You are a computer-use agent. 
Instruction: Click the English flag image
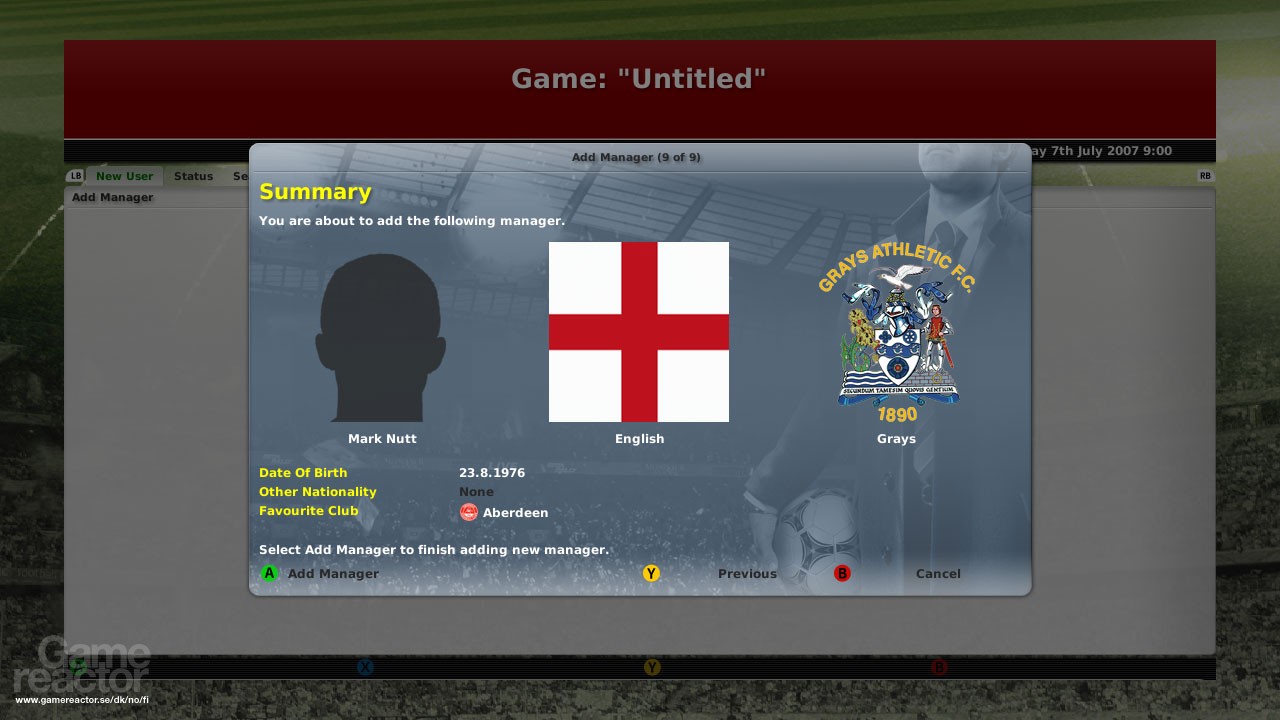pyautogui.click(x=639, y=331)
